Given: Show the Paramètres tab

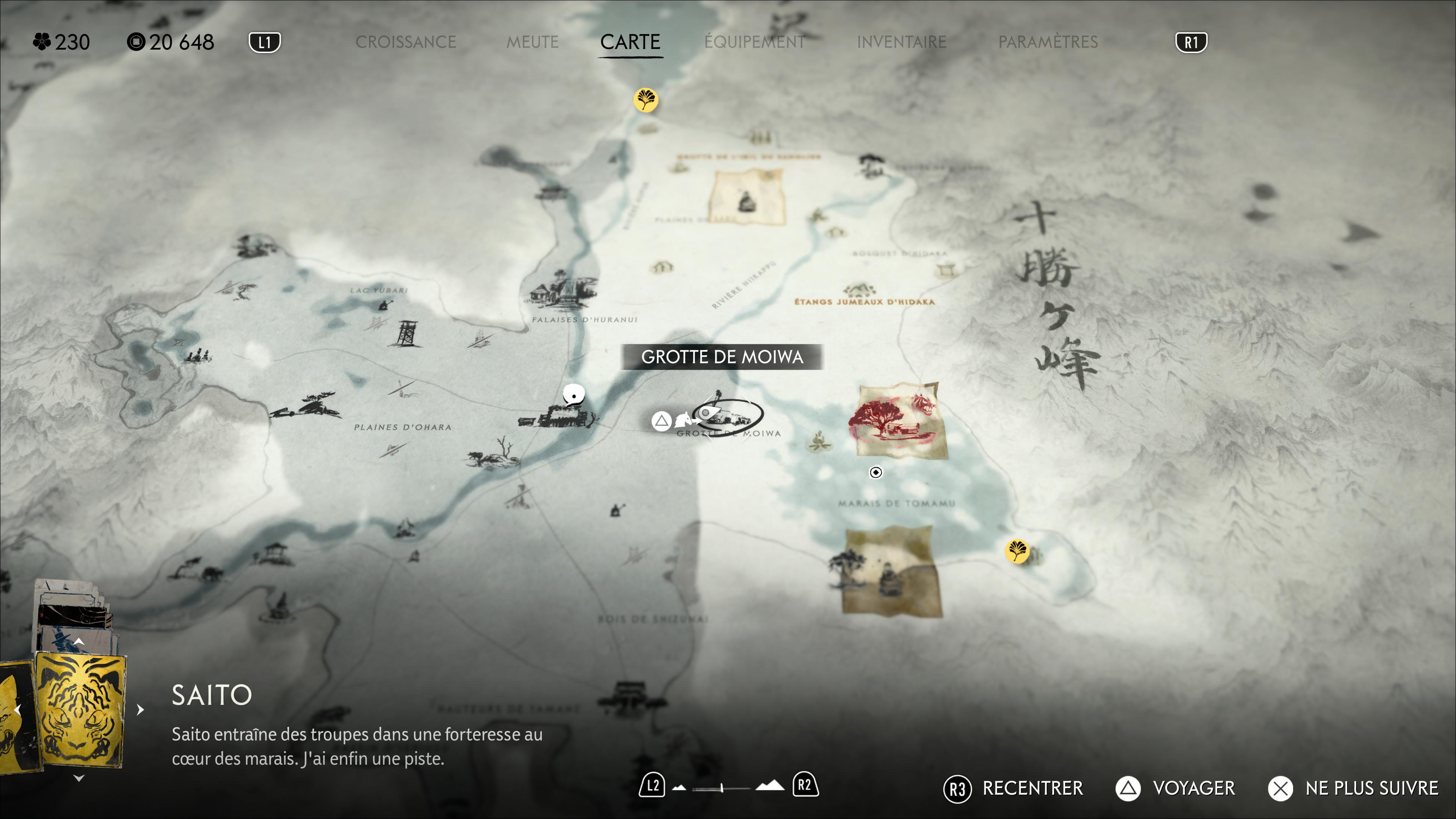Looking at the screenshot, I should click(x=1047, y=42).
